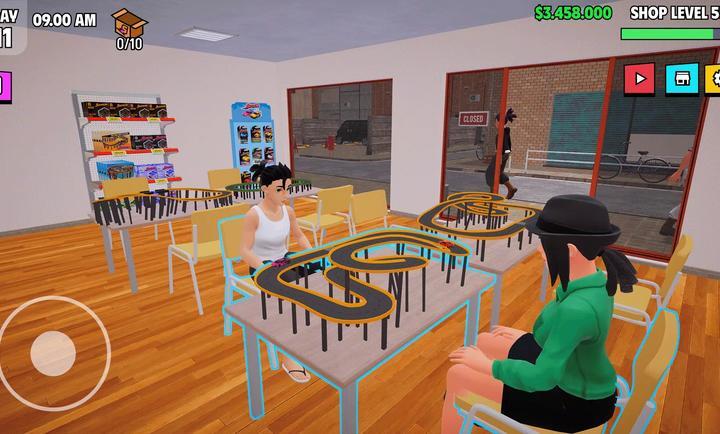
Task: Tap the virtual joystick thumb pad
Action: 50,352
